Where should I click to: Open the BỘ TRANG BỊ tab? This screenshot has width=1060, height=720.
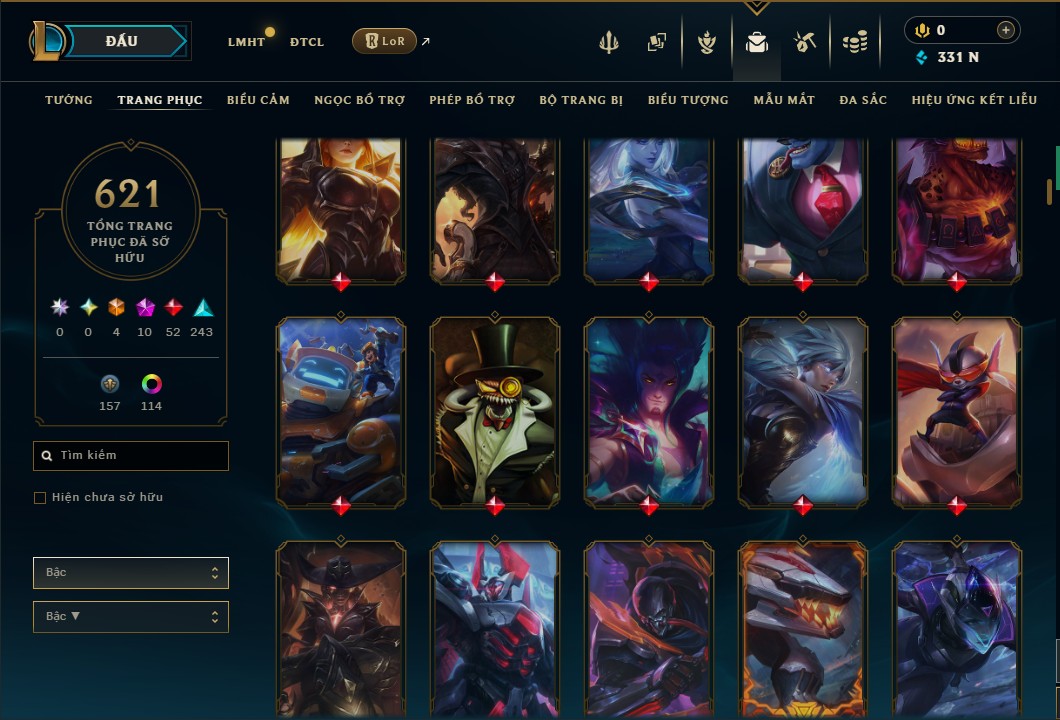(581, 100)
